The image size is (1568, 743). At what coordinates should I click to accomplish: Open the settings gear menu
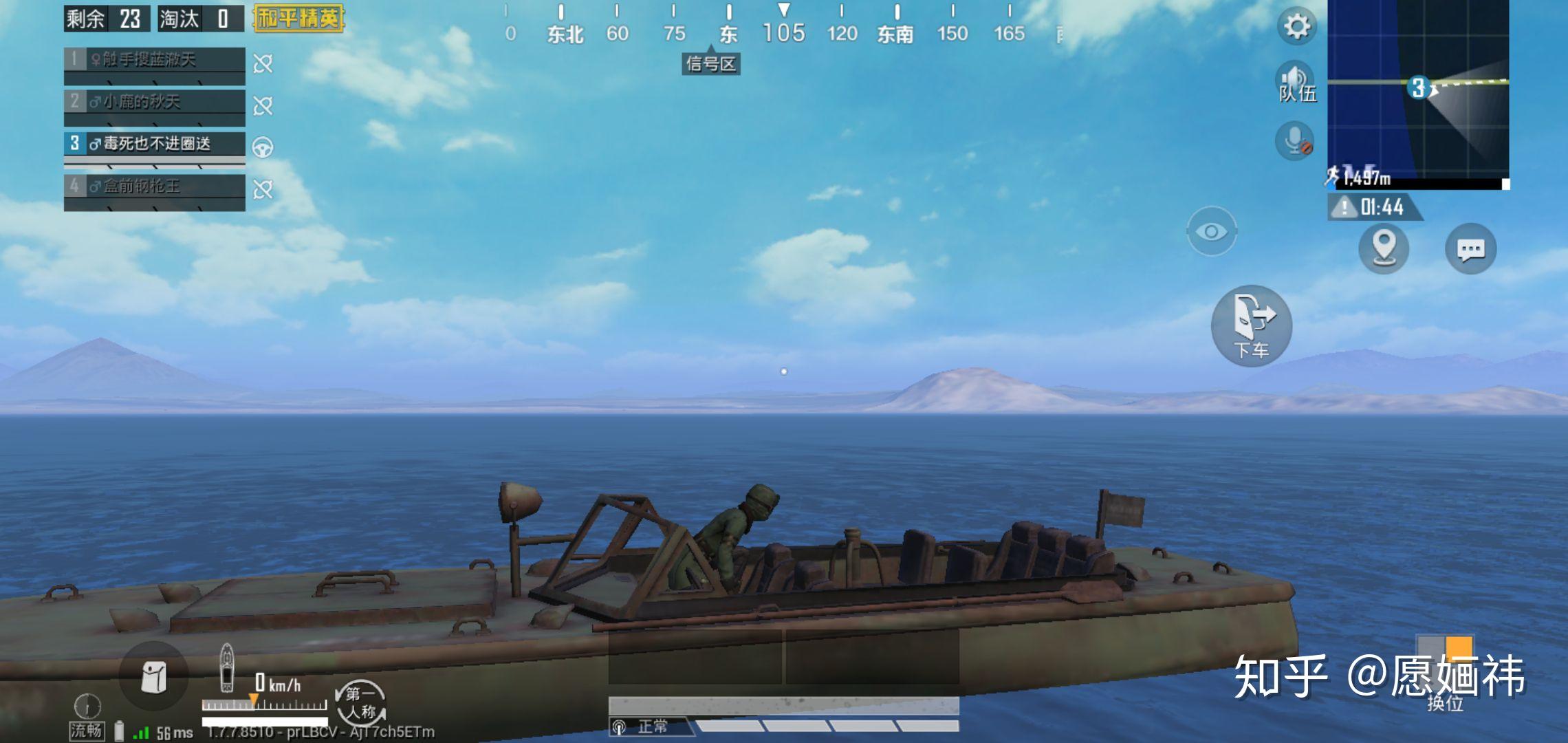point(1297,27)
